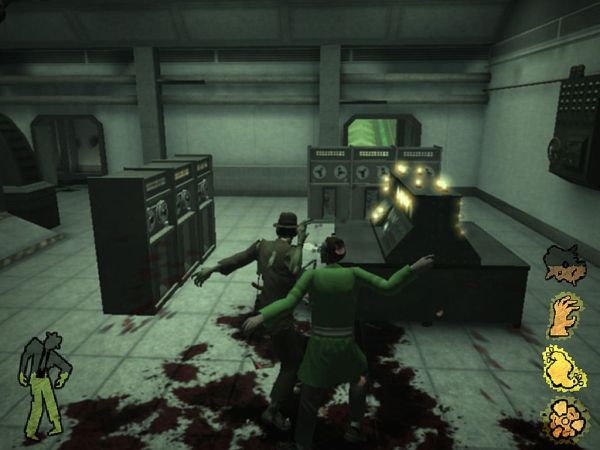
Task: Select the severed hand ability icon
Action: (565, 316)
